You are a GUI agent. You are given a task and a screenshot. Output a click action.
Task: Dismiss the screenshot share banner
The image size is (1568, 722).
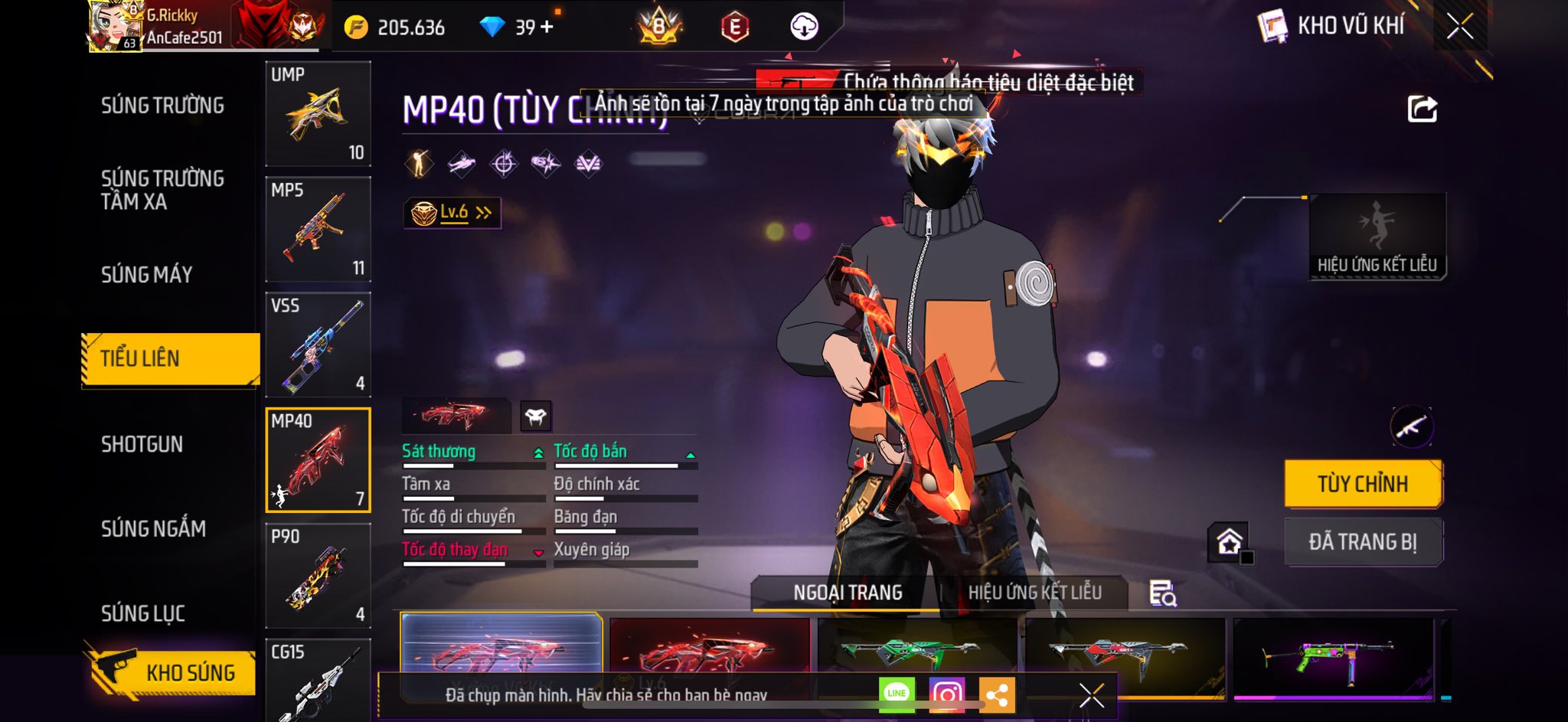[1091, 695]
